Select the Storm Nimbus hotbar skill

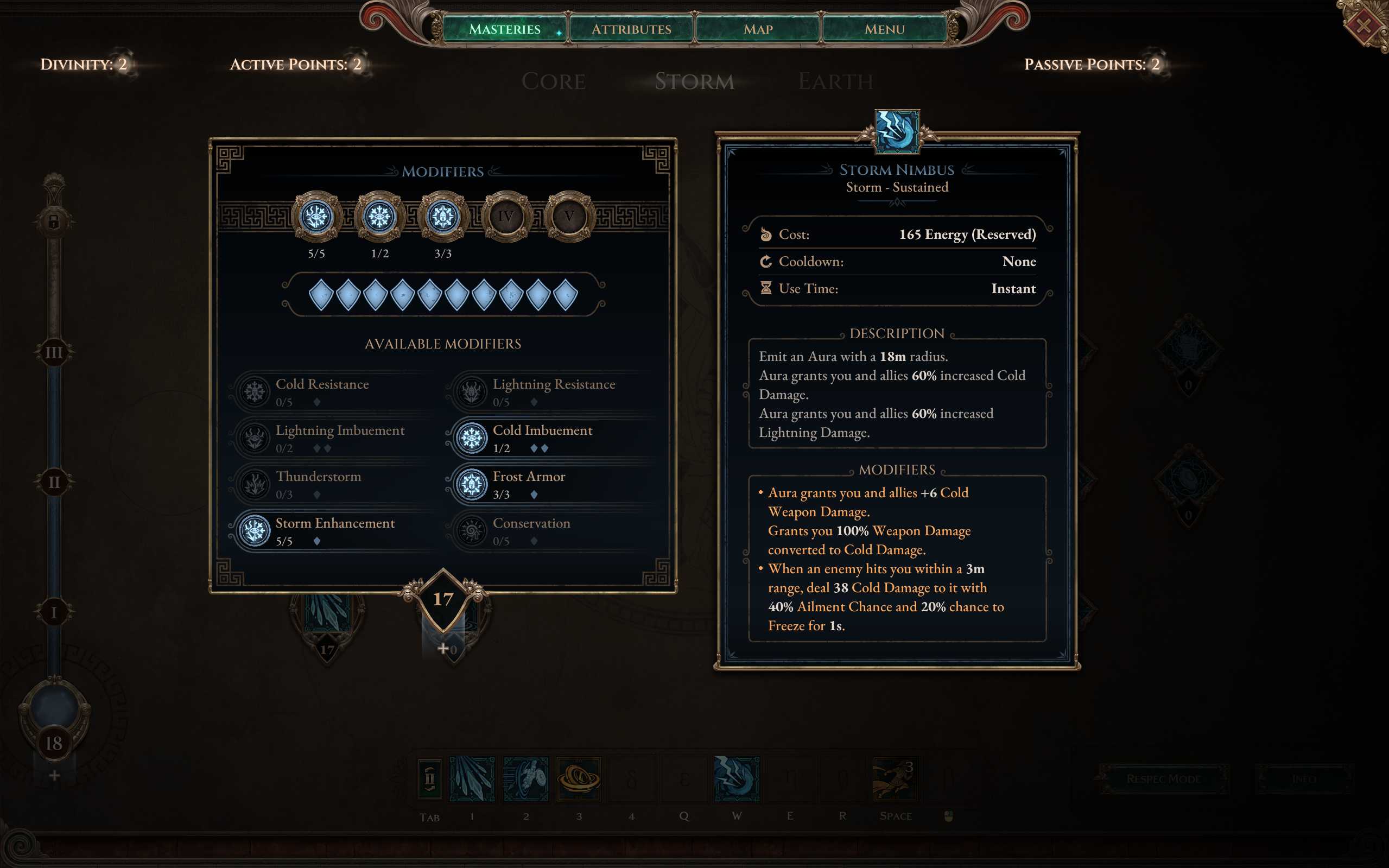click(x=737, y=779)
